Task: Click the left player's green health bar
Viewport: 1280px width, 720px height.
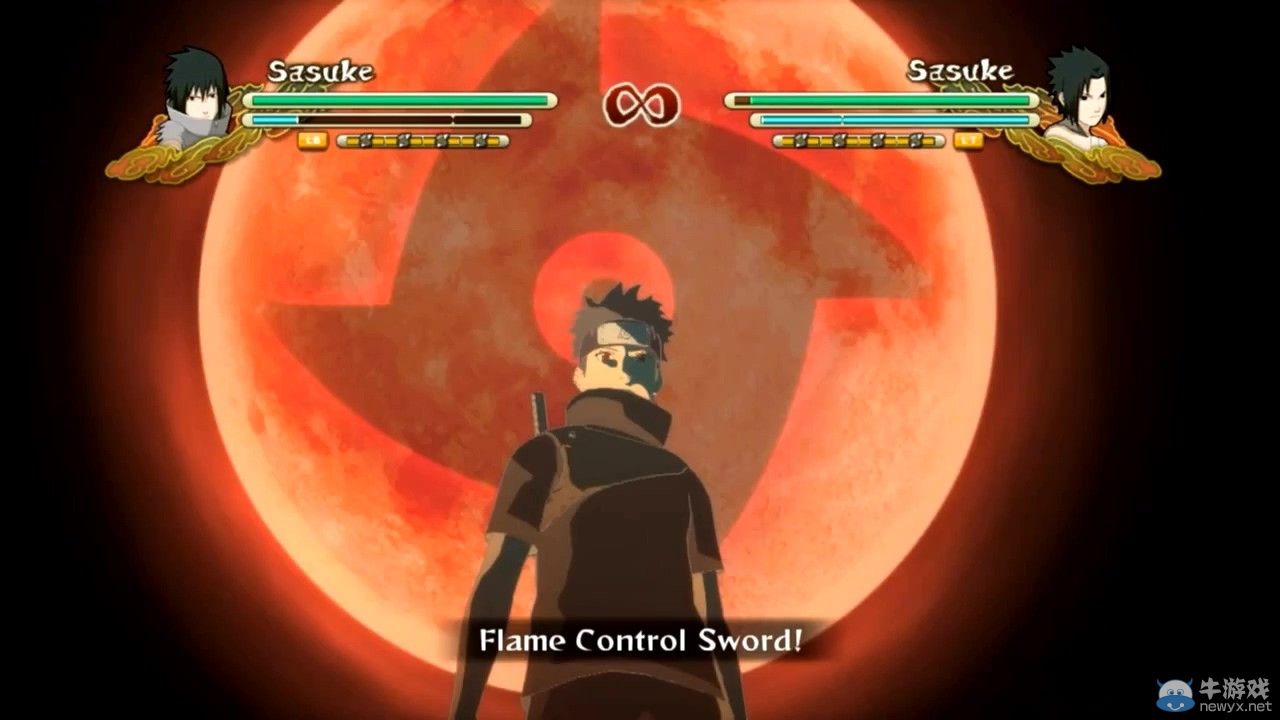Action: click(400, 100)
